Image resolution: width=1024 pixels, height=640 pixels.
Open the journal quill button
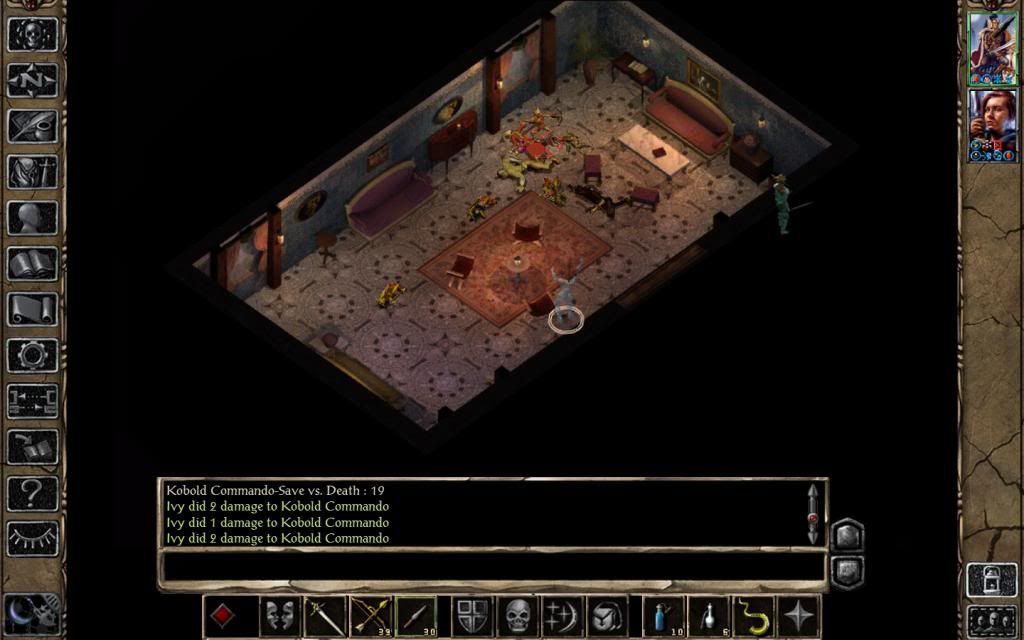tap(33, 125)
